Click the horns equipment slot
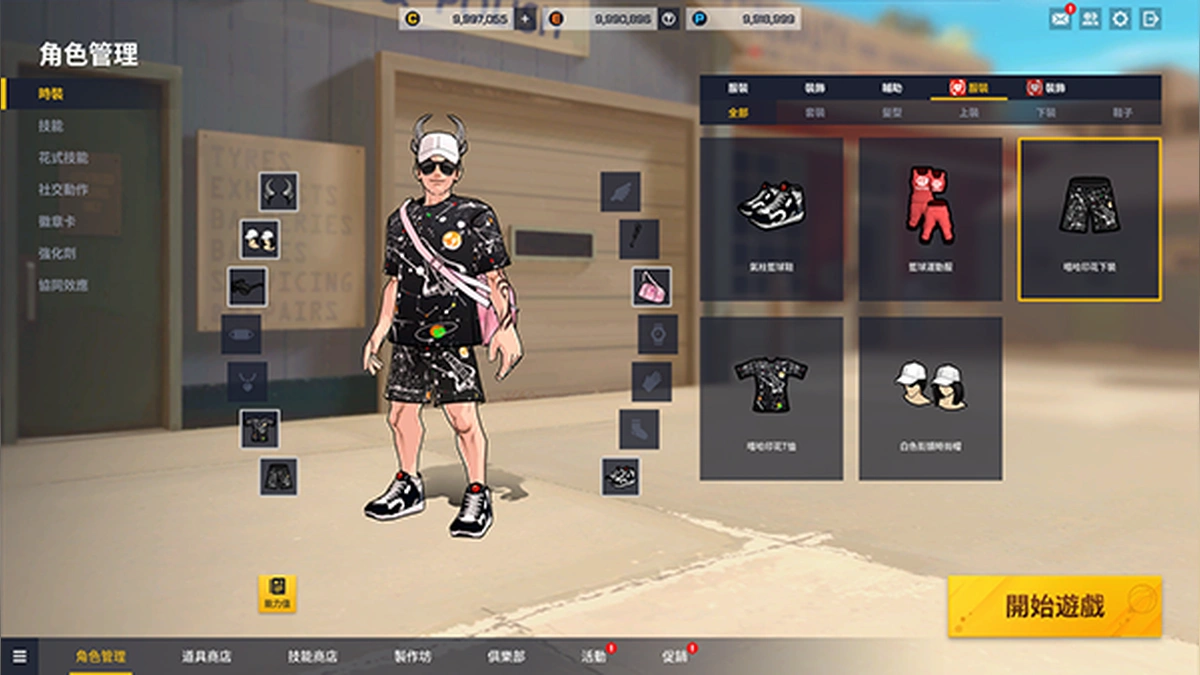This screenshot has height=675, width=1200. tap(278, 191)
